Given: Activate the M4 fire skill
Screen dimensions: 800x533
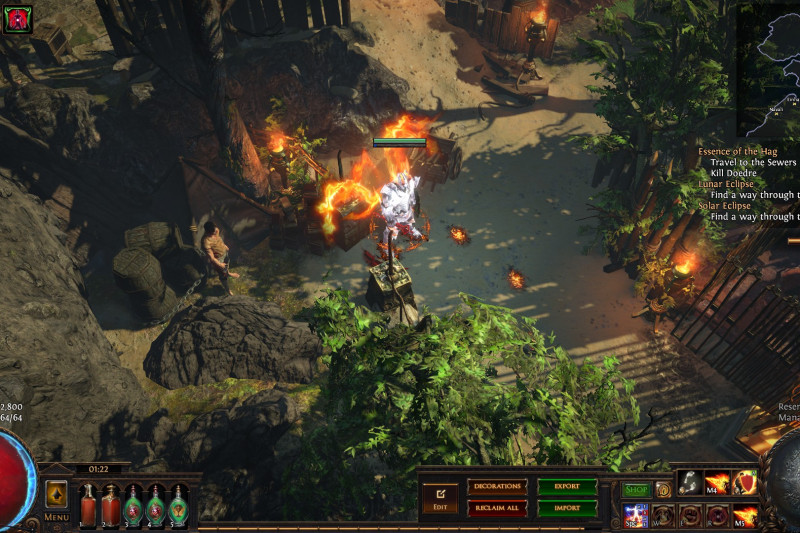Looking at the screenshot, I should pyautogui.click(x=717, y=483).
